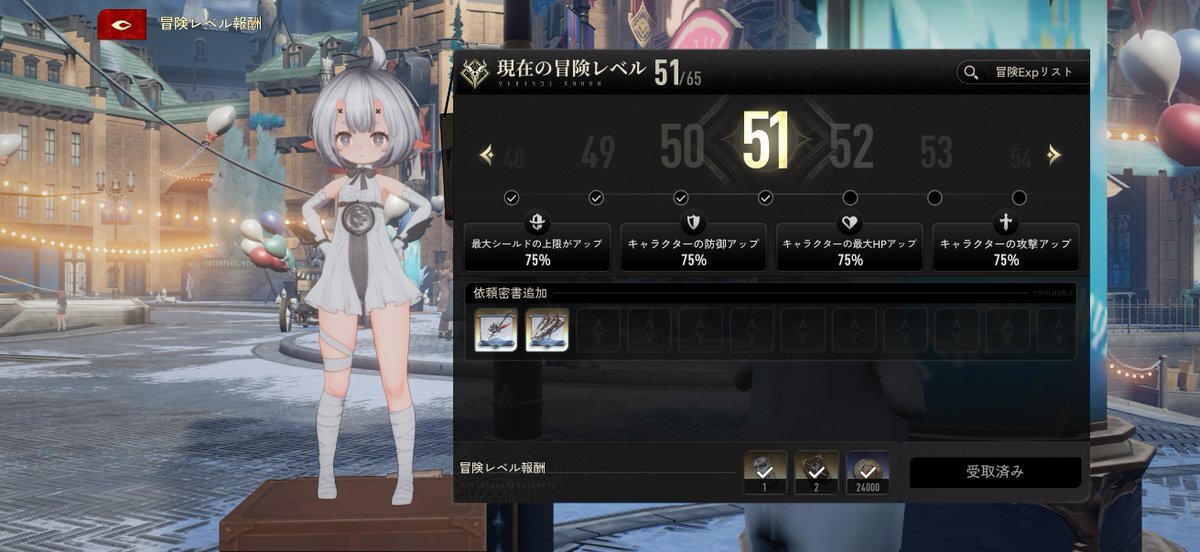Show the キャラクターの攻撃アップ bonus

tap(1006, 246)
